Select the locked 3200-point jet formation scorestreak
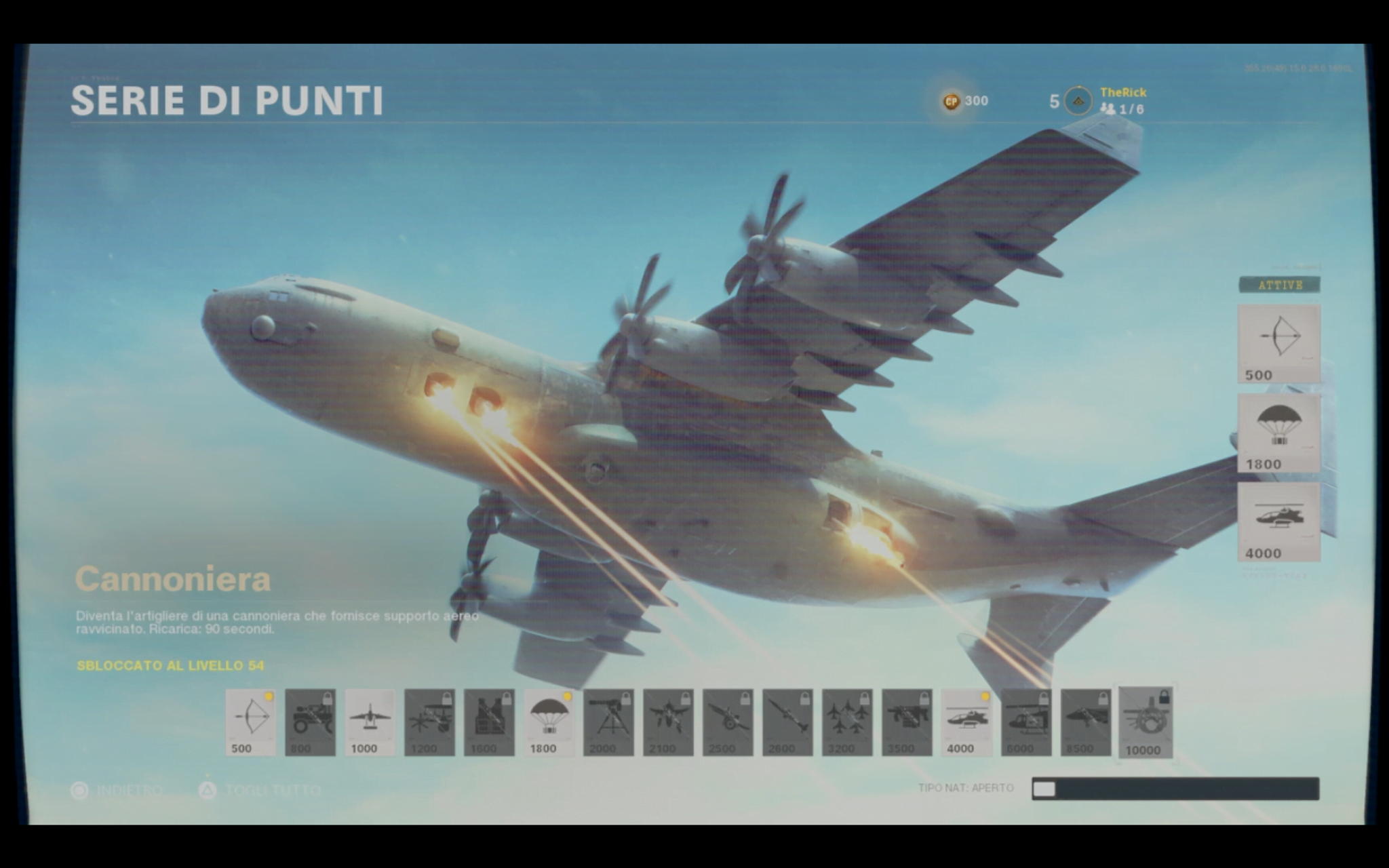Image resolution: width=1389 pixels, height=868 pixels. coord(848,722)
